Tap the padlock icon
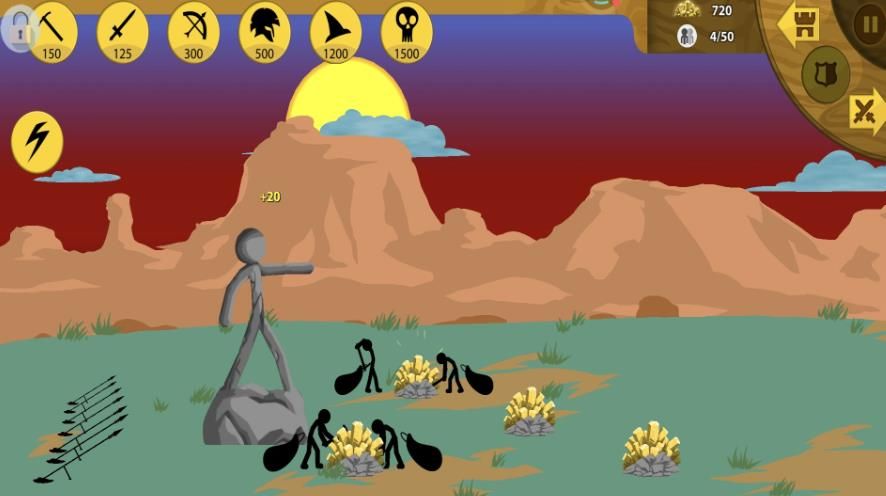This screenshot has height=496, width=886. (17, 31)
